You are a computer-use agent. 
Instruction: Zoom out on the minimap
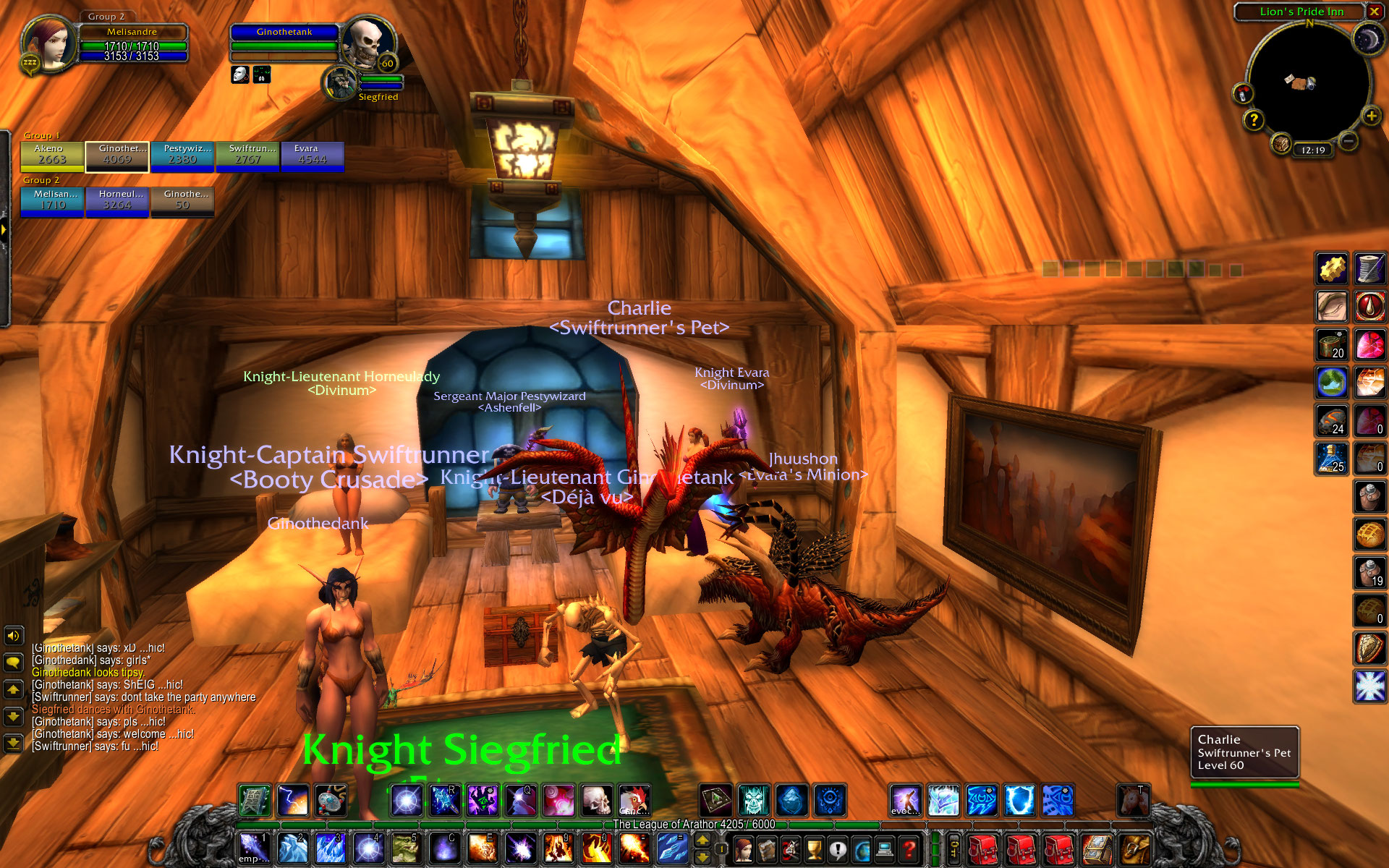pos(1348,141)
